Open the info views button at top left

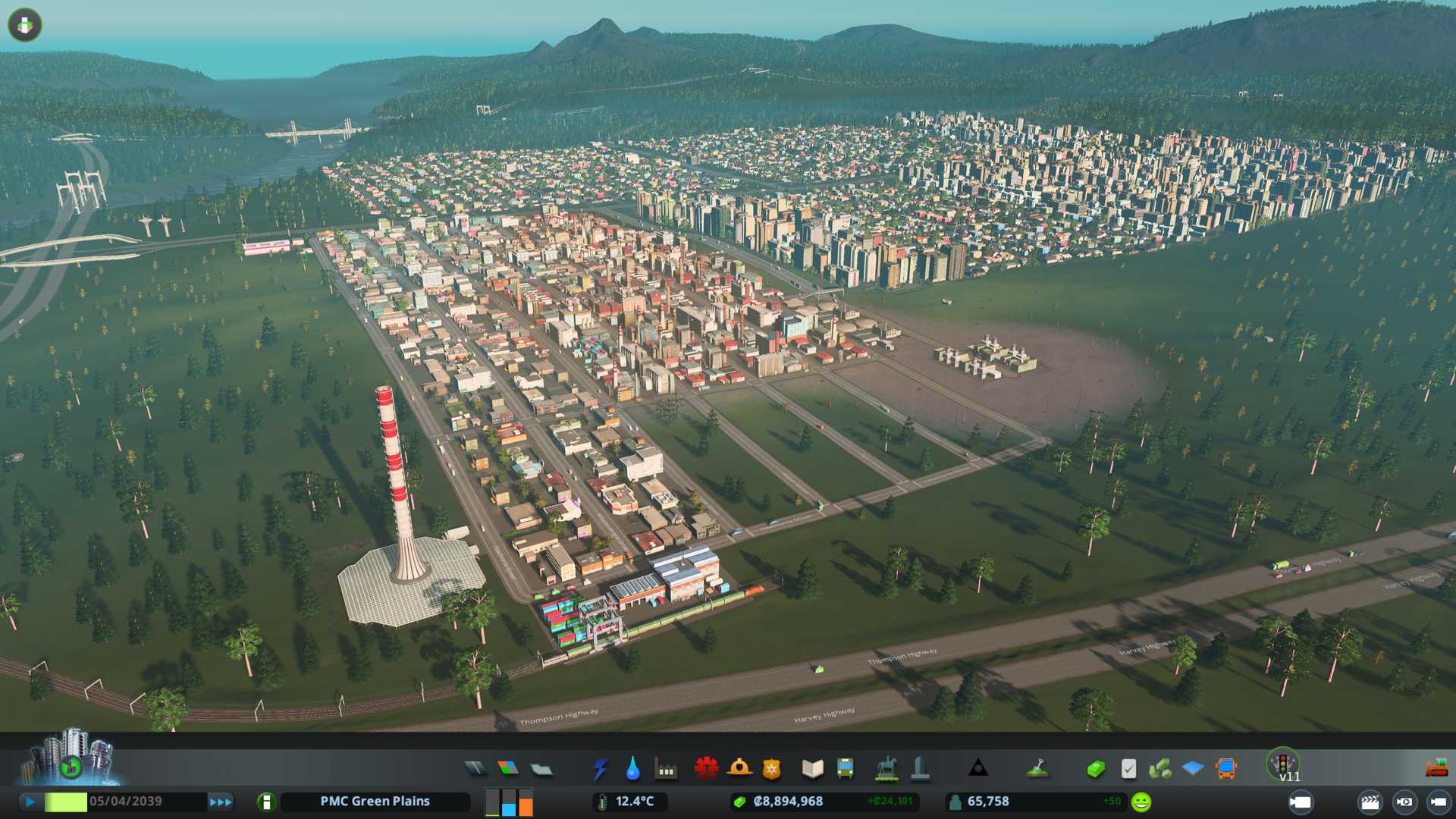25,25
